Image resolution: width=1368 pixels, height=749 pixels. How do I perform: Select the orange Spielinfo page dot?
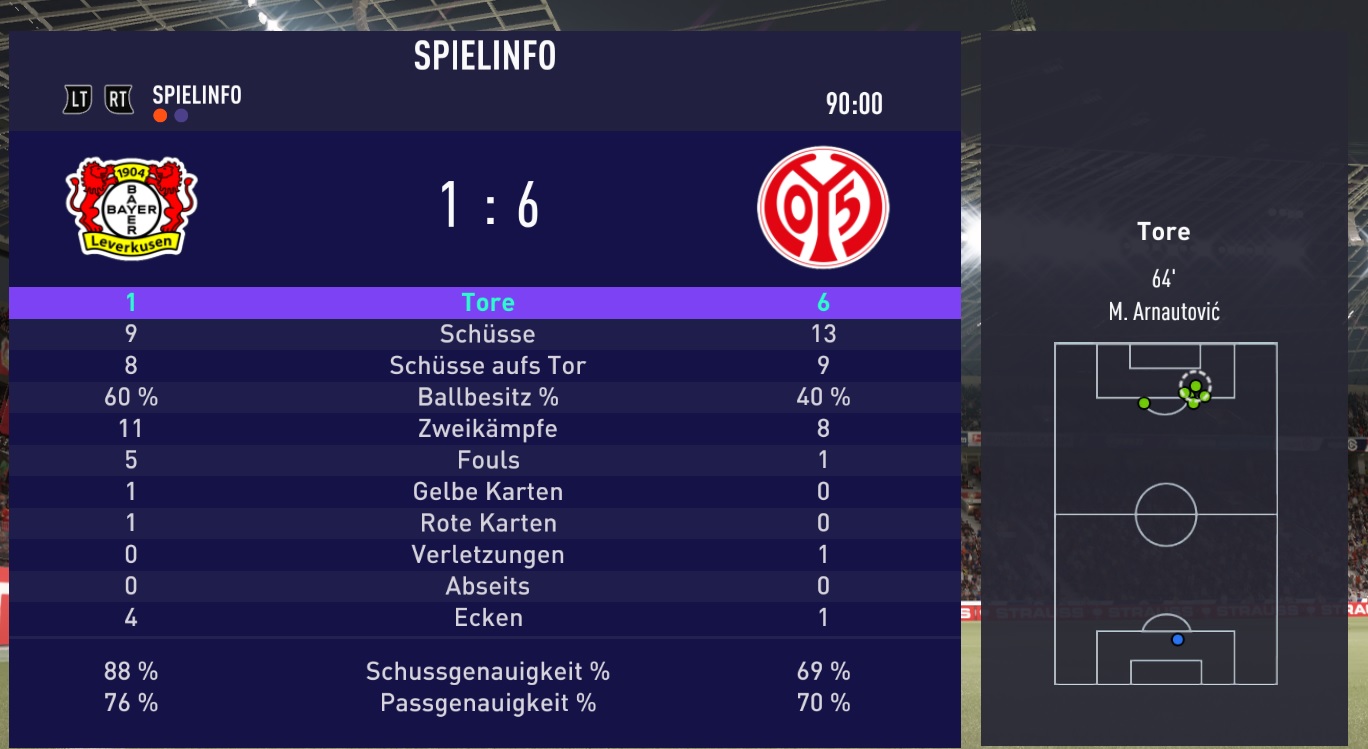pyautogui.click(x=160, y=116)
